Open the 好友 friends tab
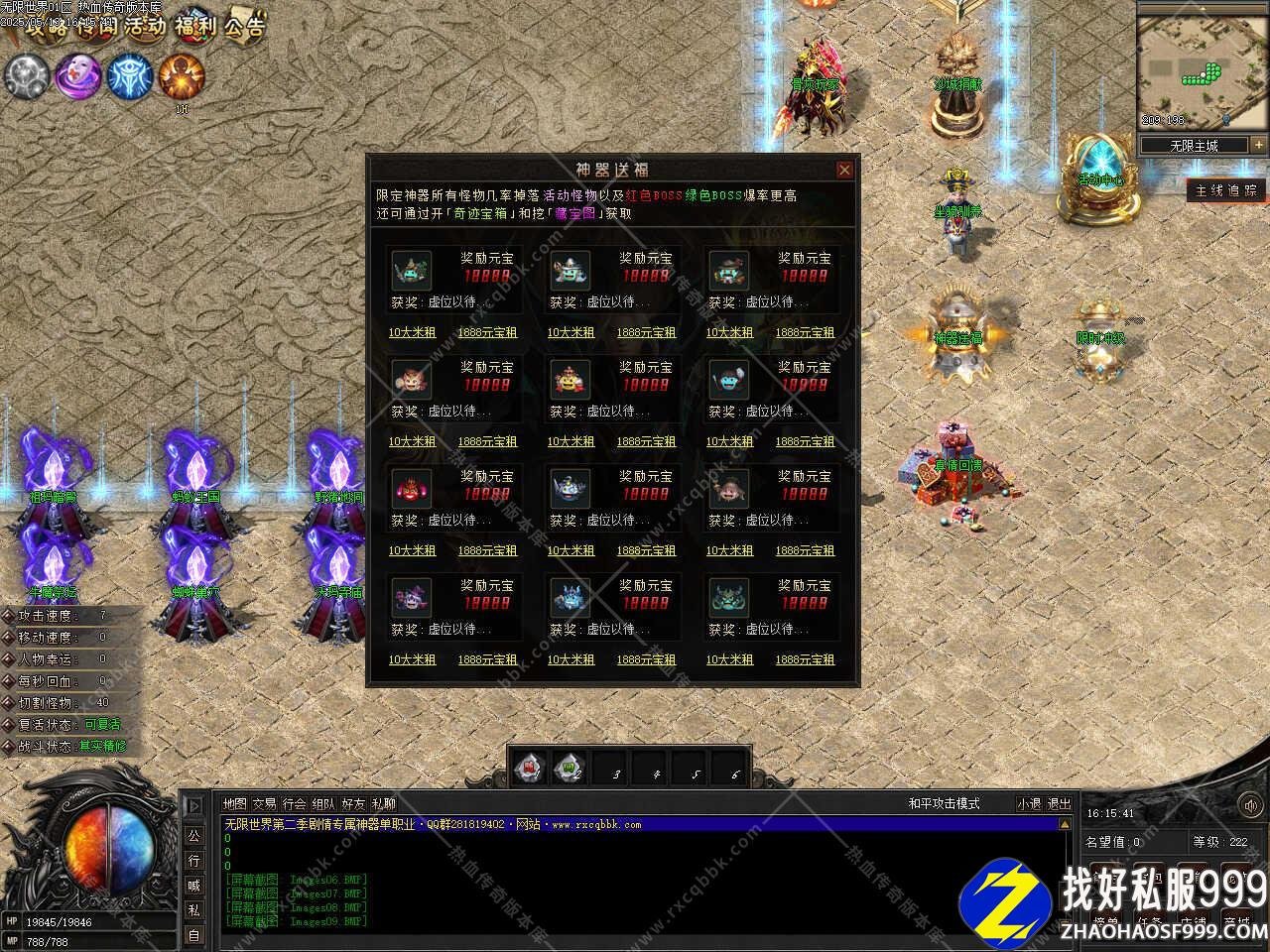The width and height of the screenshot is (1270, 952). (353, 803)
